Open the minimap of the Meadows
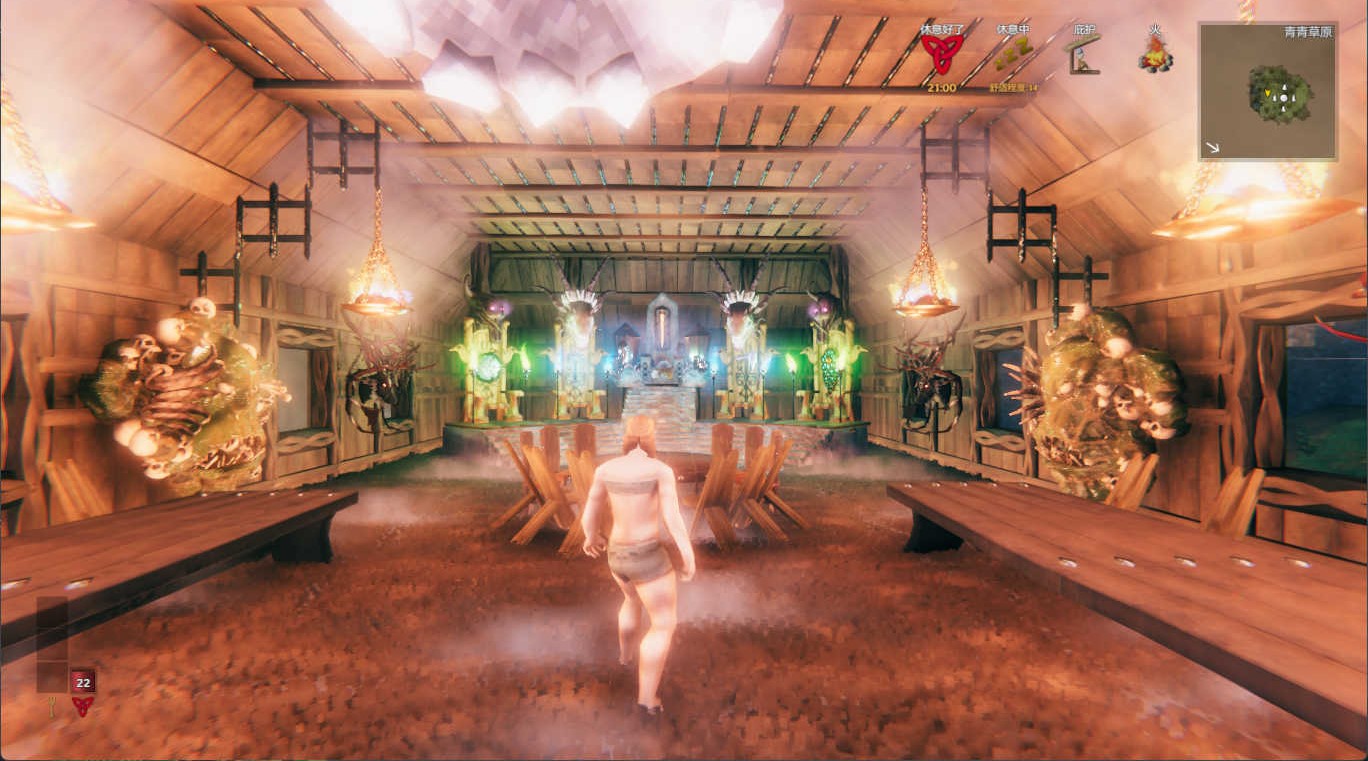This screenshot has height=761, width=1368. pos(1268,91)
